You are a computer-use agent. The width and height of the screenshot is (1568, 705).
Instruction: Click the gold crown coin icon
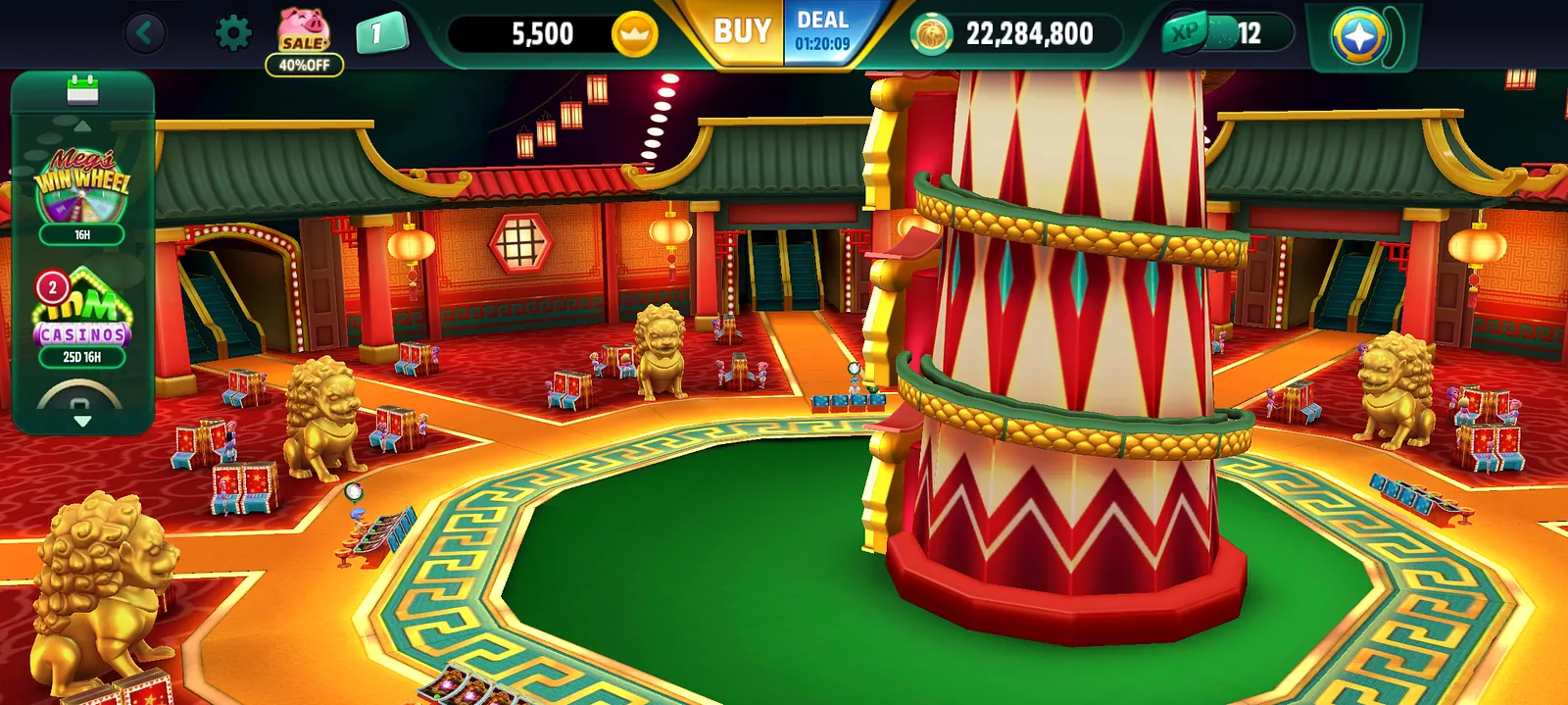coord(634,35)
